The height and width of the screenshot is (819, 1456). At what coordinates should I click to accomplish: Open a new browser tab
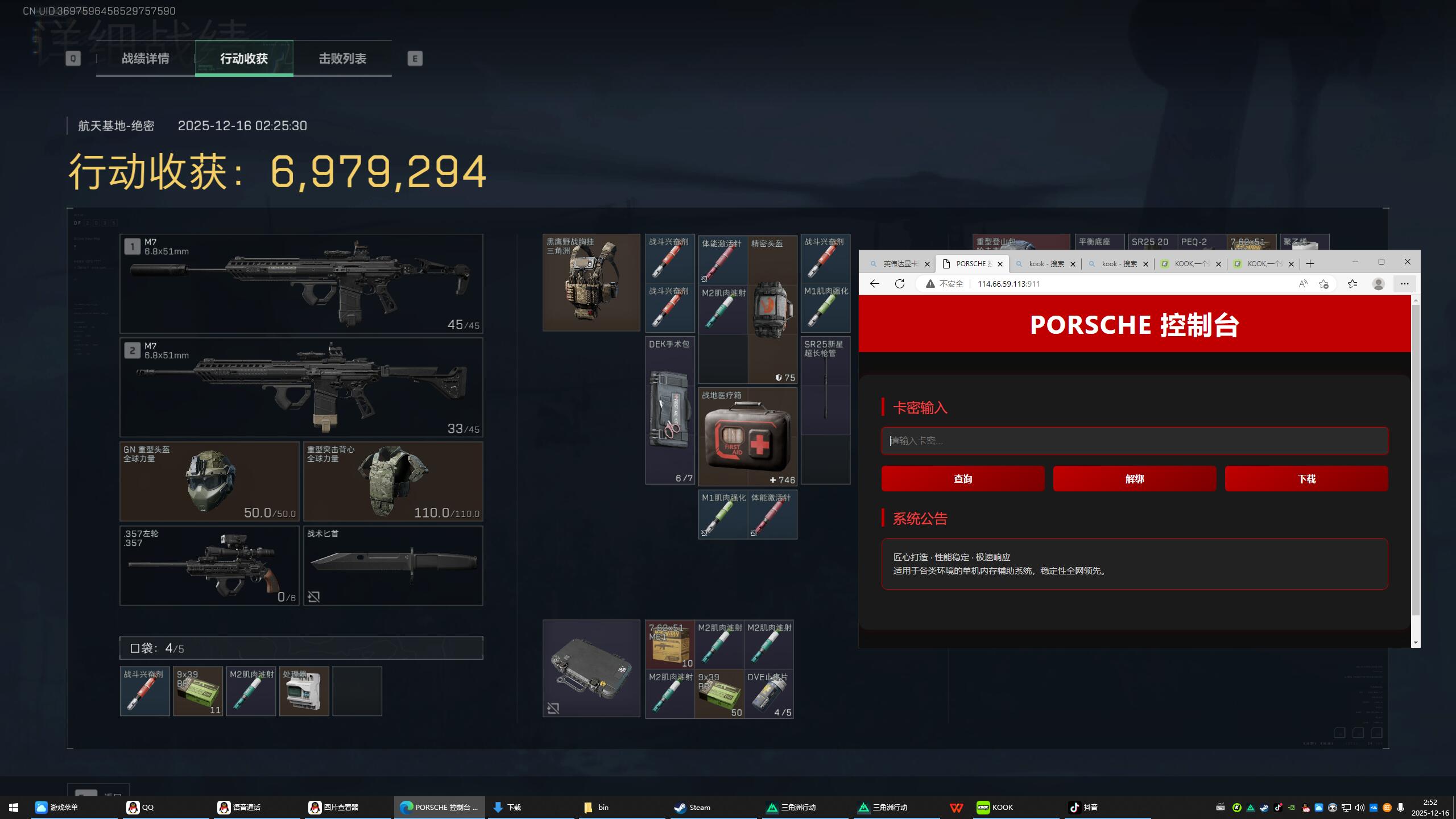(1310, 264)
